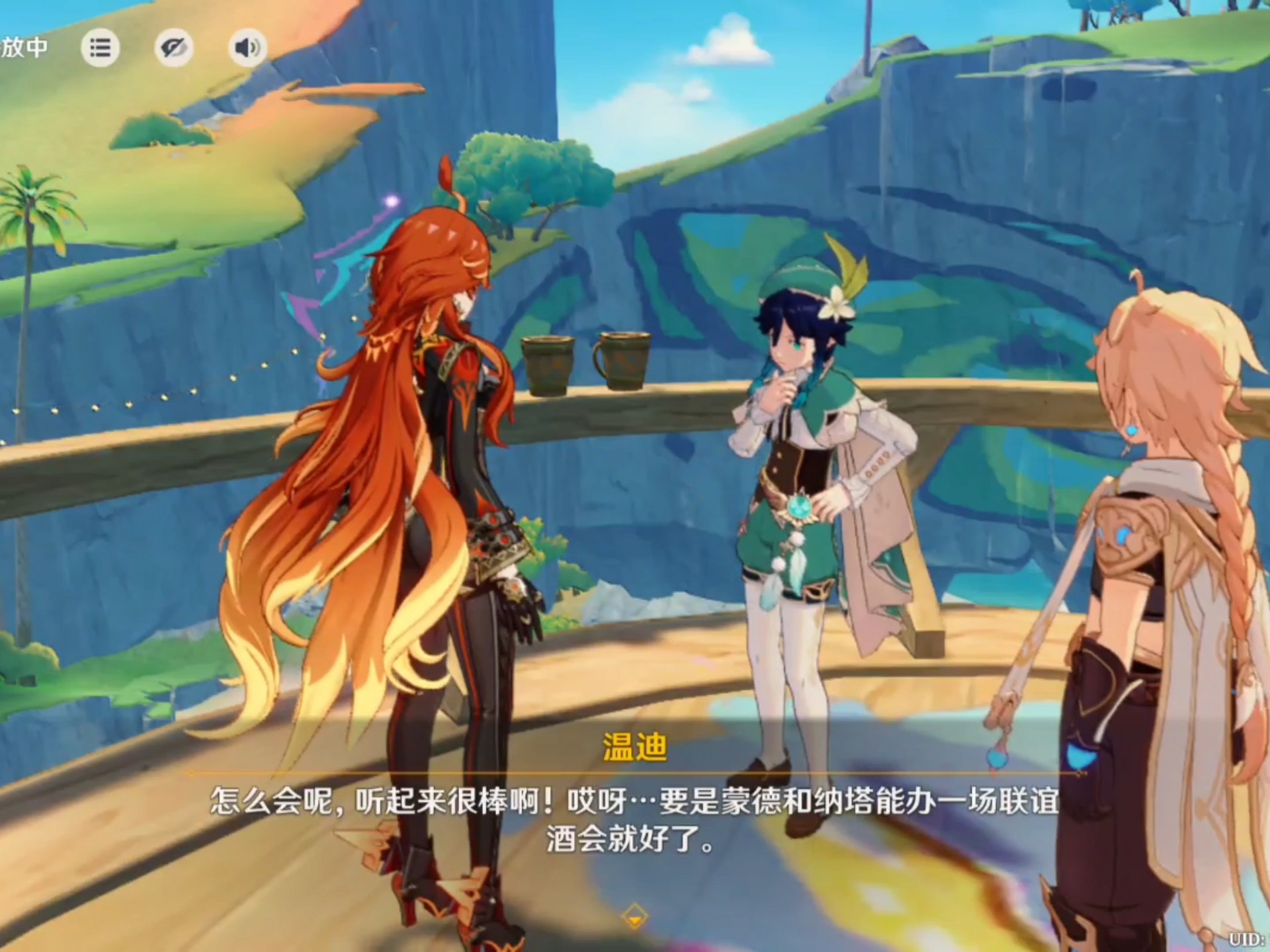Toggle the dialogue voice speaker button
1270x952 pixels.
247,48
